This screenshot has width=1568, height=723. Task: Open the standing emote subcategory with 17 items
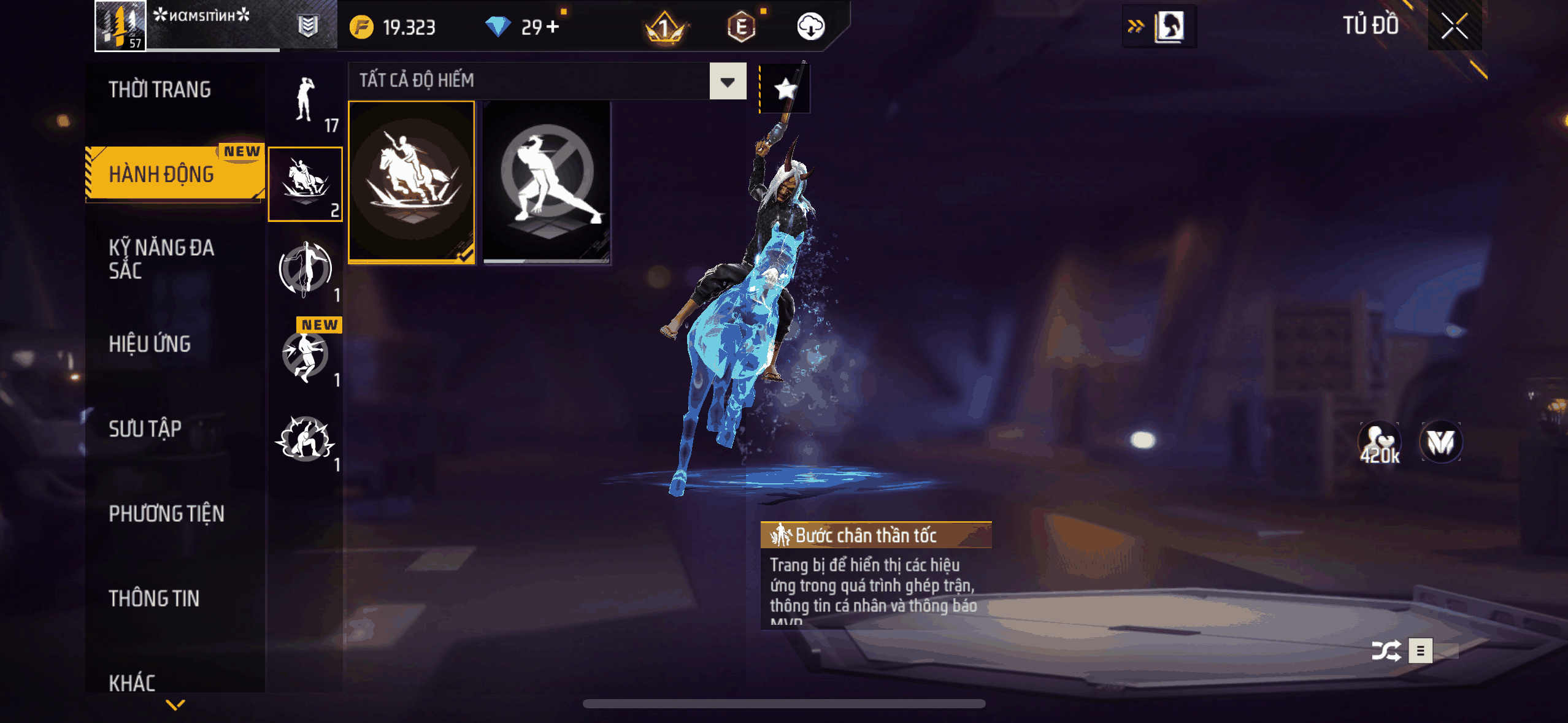305,100
